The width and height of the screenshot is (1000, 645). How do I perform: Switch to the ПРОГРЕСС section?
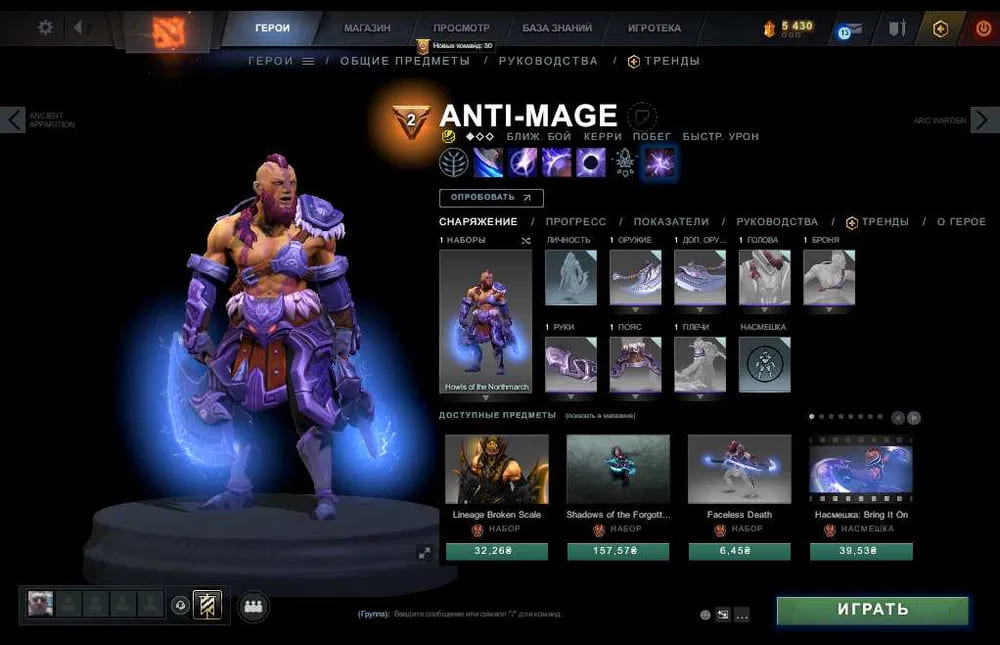(575, 222)
